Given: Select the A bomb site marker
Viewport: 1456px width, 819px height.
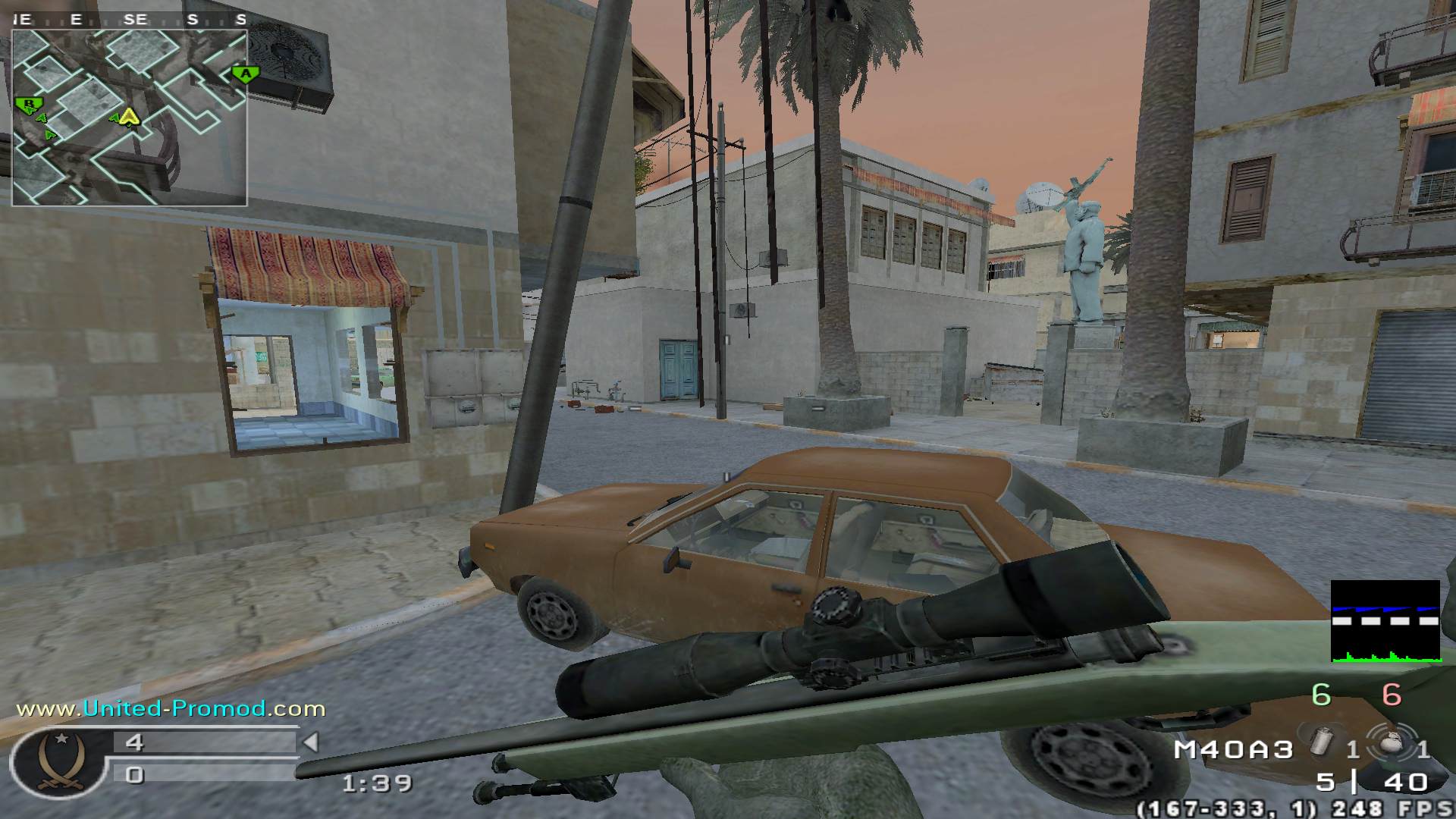Looking at the screenshot, I should pos(245,74).
